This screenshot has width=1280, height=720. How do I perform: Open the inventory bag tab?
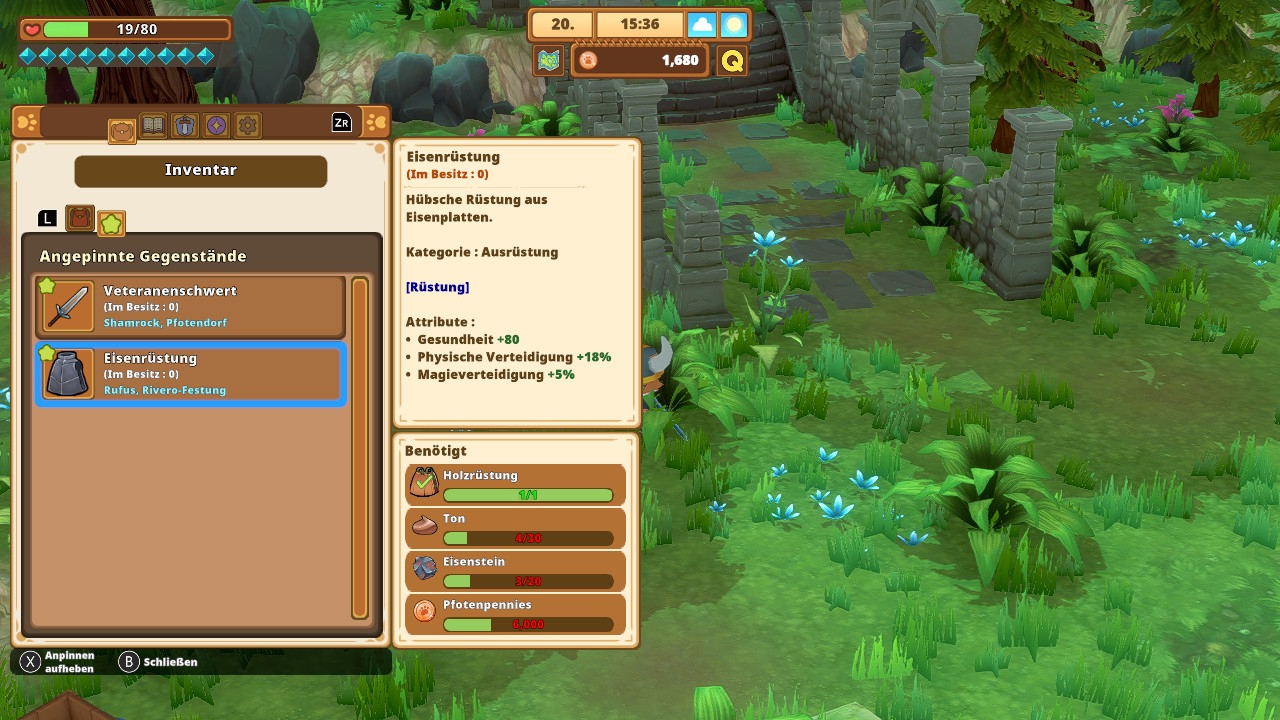pyautogui.click(x=122, y=127)
